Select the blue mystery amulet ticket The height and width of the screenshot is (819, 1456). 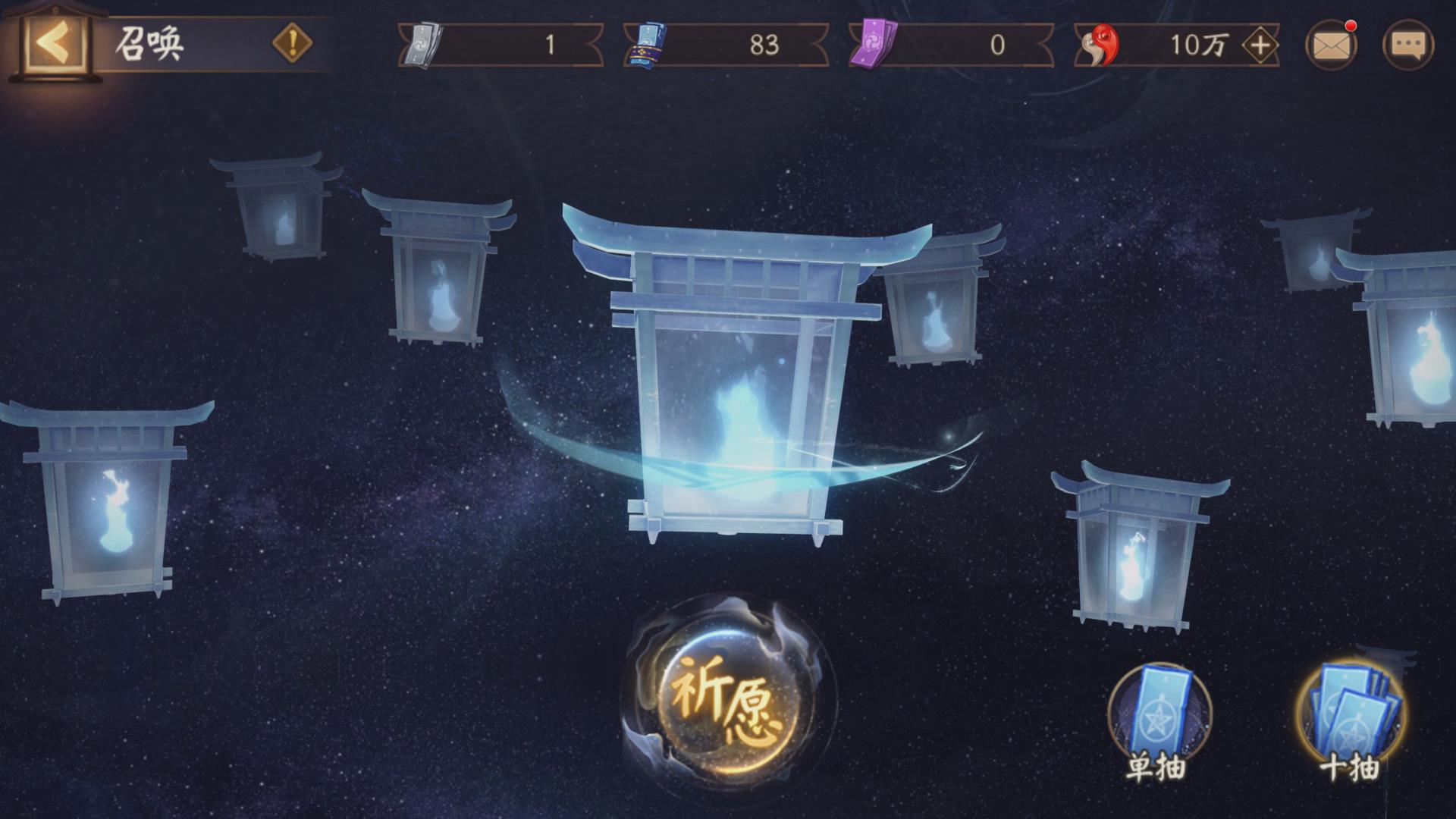(647, 45)
